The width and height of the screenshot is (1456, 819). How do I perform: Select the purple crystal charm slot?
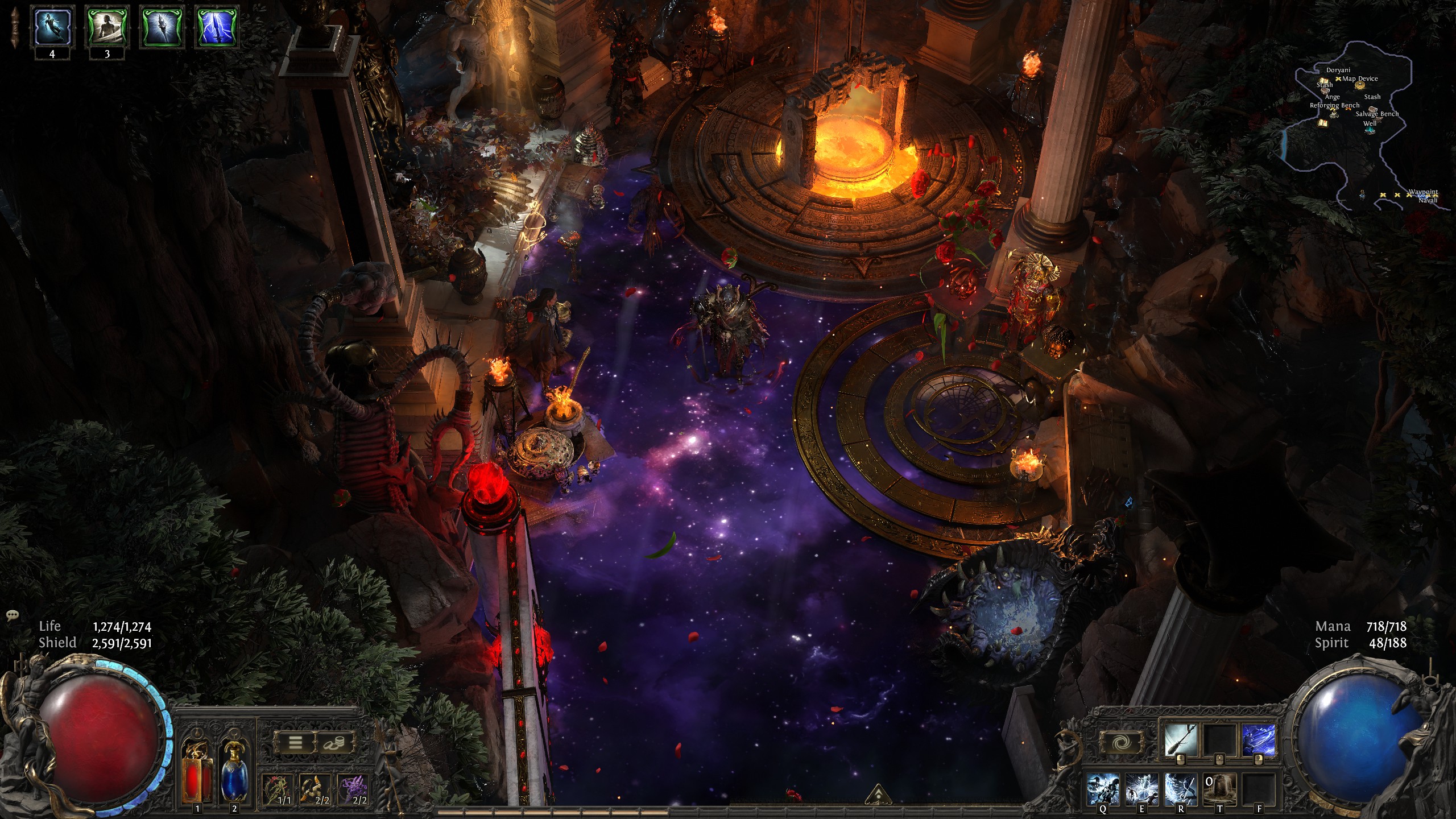coord(353,789)
